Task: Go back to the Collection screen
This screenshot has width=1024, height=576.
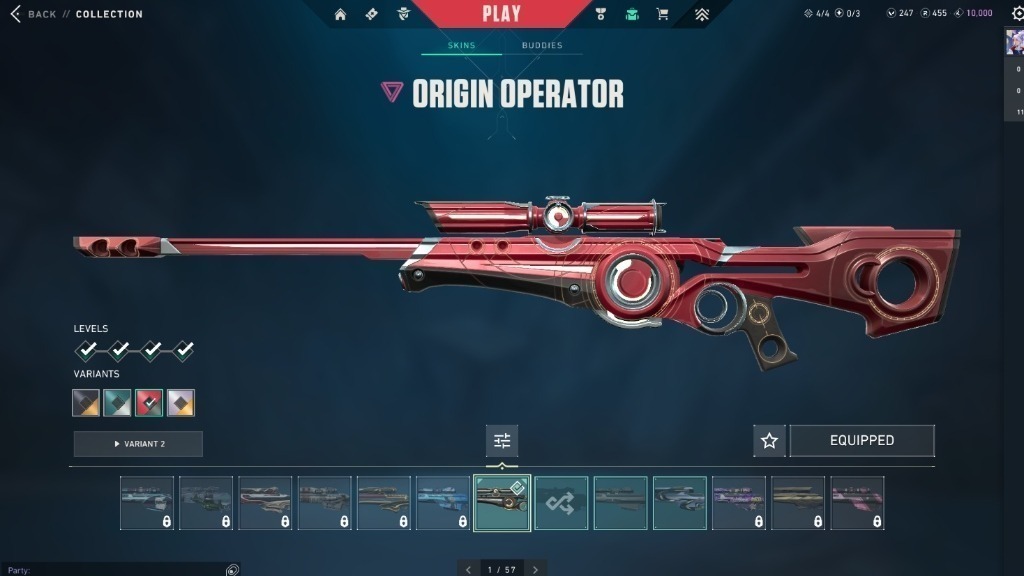Action: pos(34,14)
